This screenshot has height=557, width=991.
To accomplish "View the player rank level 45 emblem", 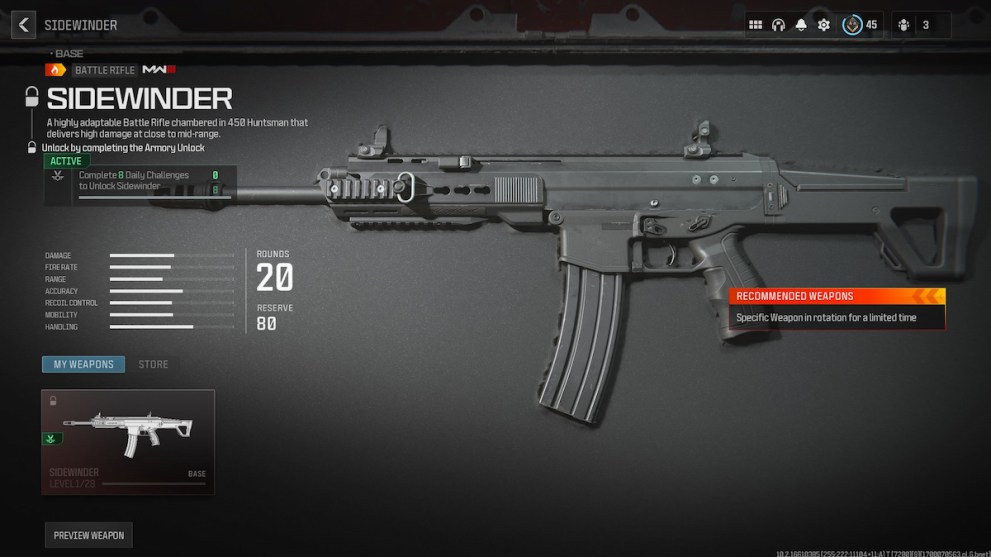I will (x=853, y=25).
